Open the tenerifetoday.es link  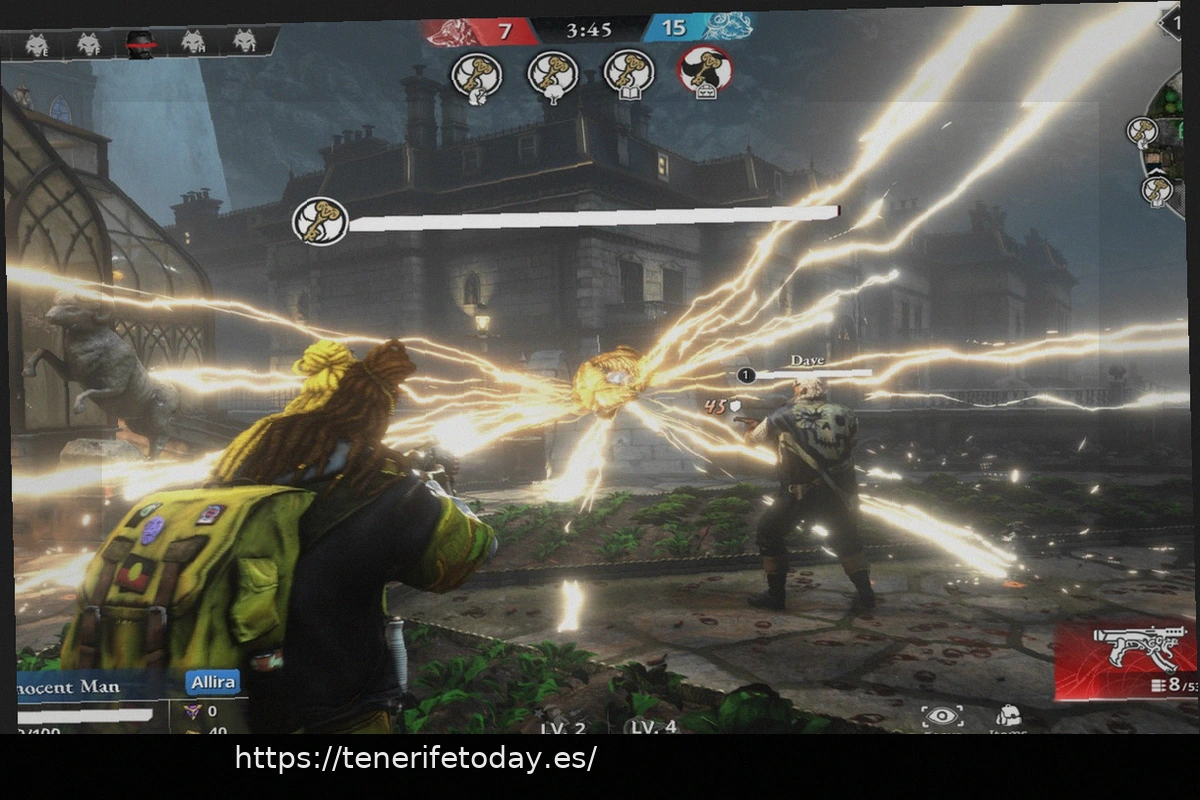pyautogui.click(x=415, y=758)
